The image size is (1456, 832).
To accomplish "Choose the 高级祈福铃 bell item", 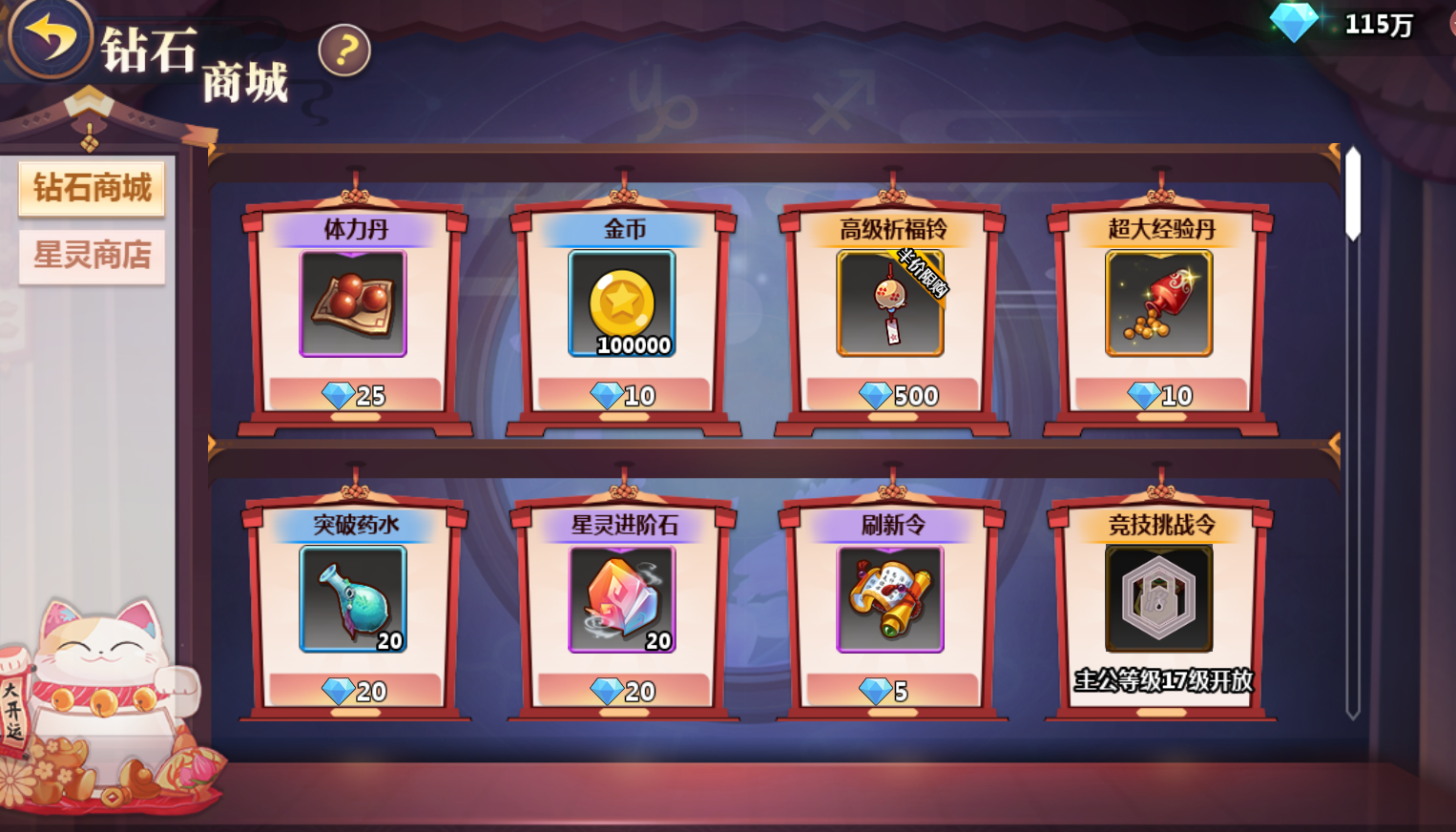I will (x=890, y=303).
